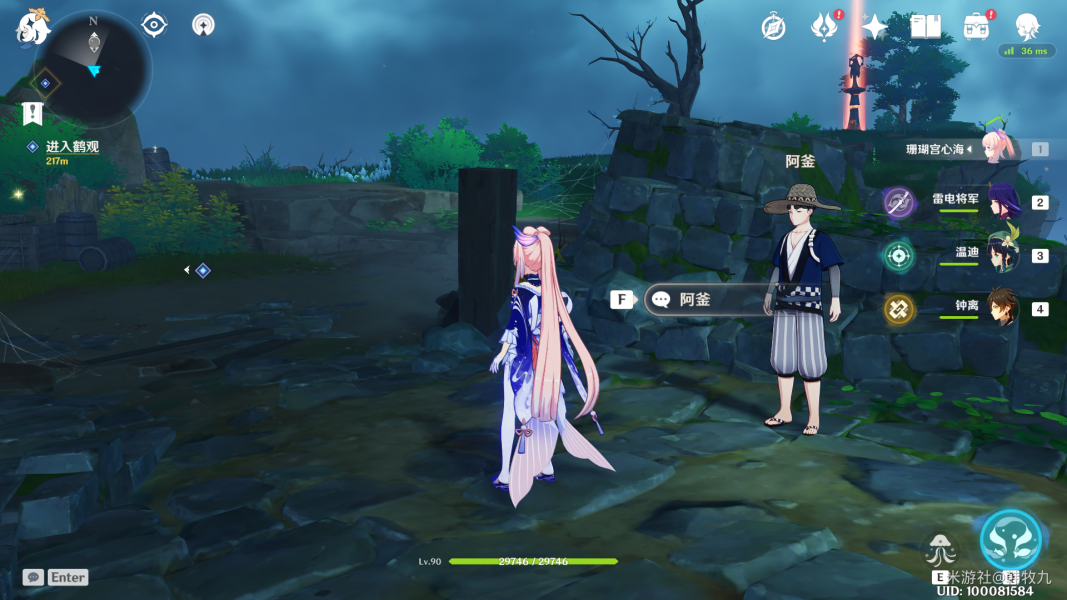The height and width of the screenshot is (600, 1067).
Task: Select the 进入鹤观 quest tracker
Action: (x=72, y=147)
